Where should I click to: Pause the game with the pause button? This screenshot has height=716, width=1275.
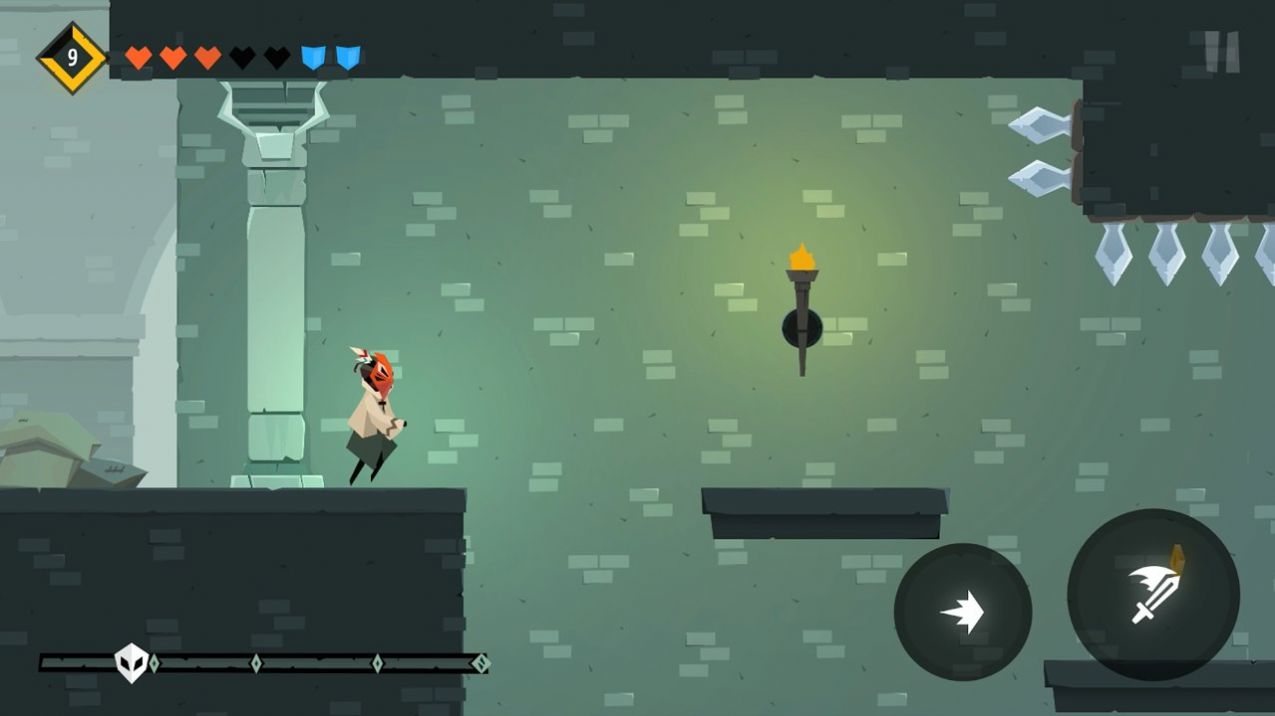coord(1221,51)
